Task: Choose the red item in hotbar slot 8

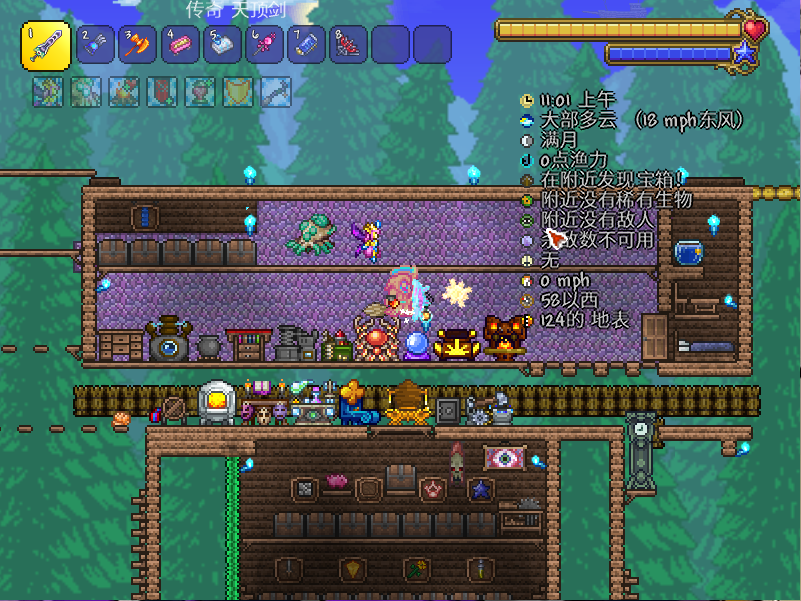Action: tap(349, 45)
